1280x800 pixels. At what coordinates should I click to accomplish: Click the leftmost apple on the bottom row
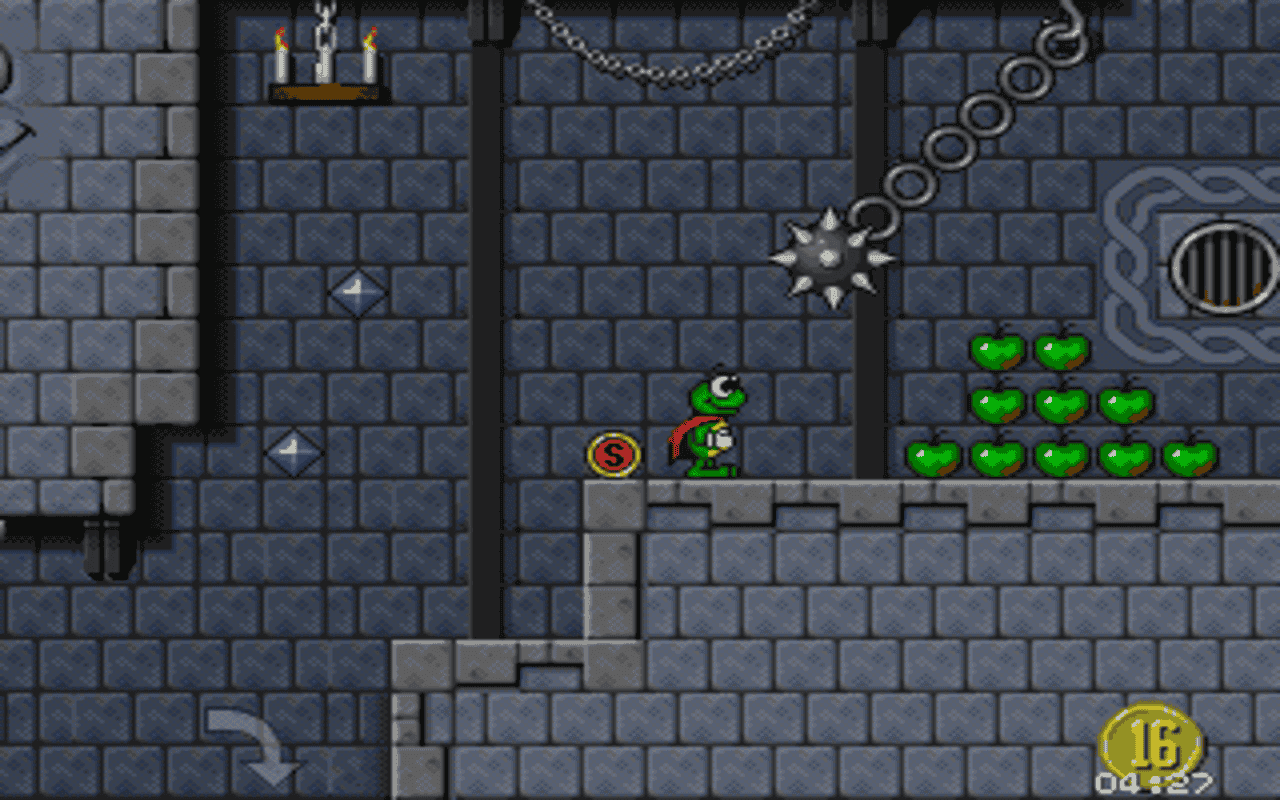(935, 458)
